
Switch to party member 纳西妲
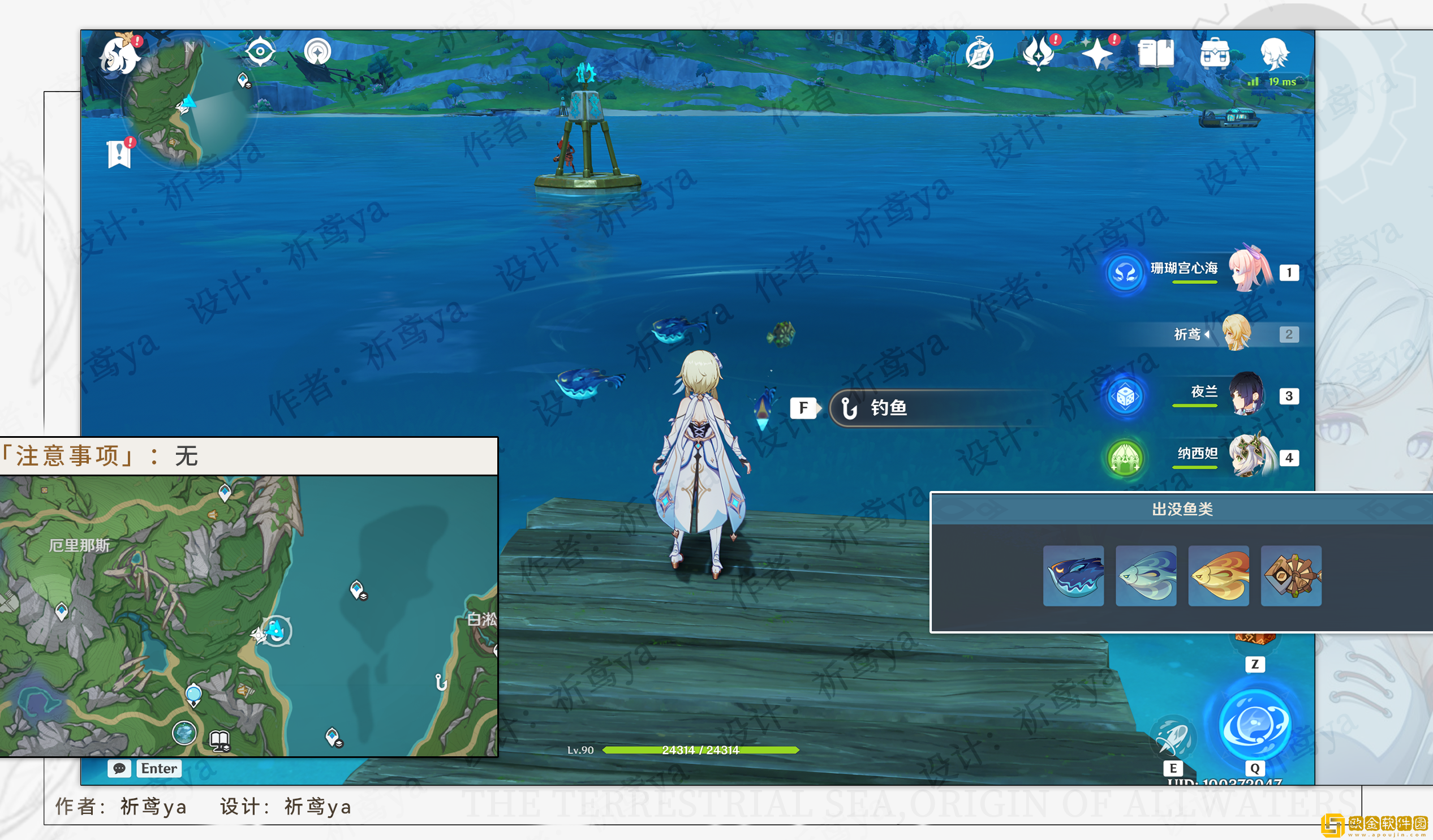click(x=1247, y=455)
